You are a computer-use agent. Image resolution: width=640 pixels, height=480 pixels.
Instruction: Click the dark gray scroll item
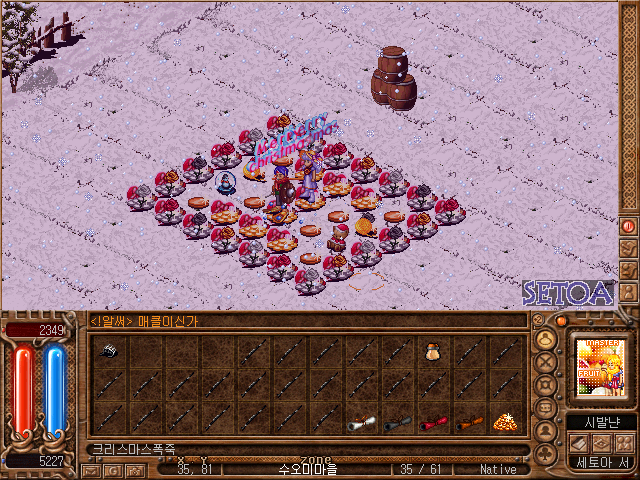click(397, 422)
